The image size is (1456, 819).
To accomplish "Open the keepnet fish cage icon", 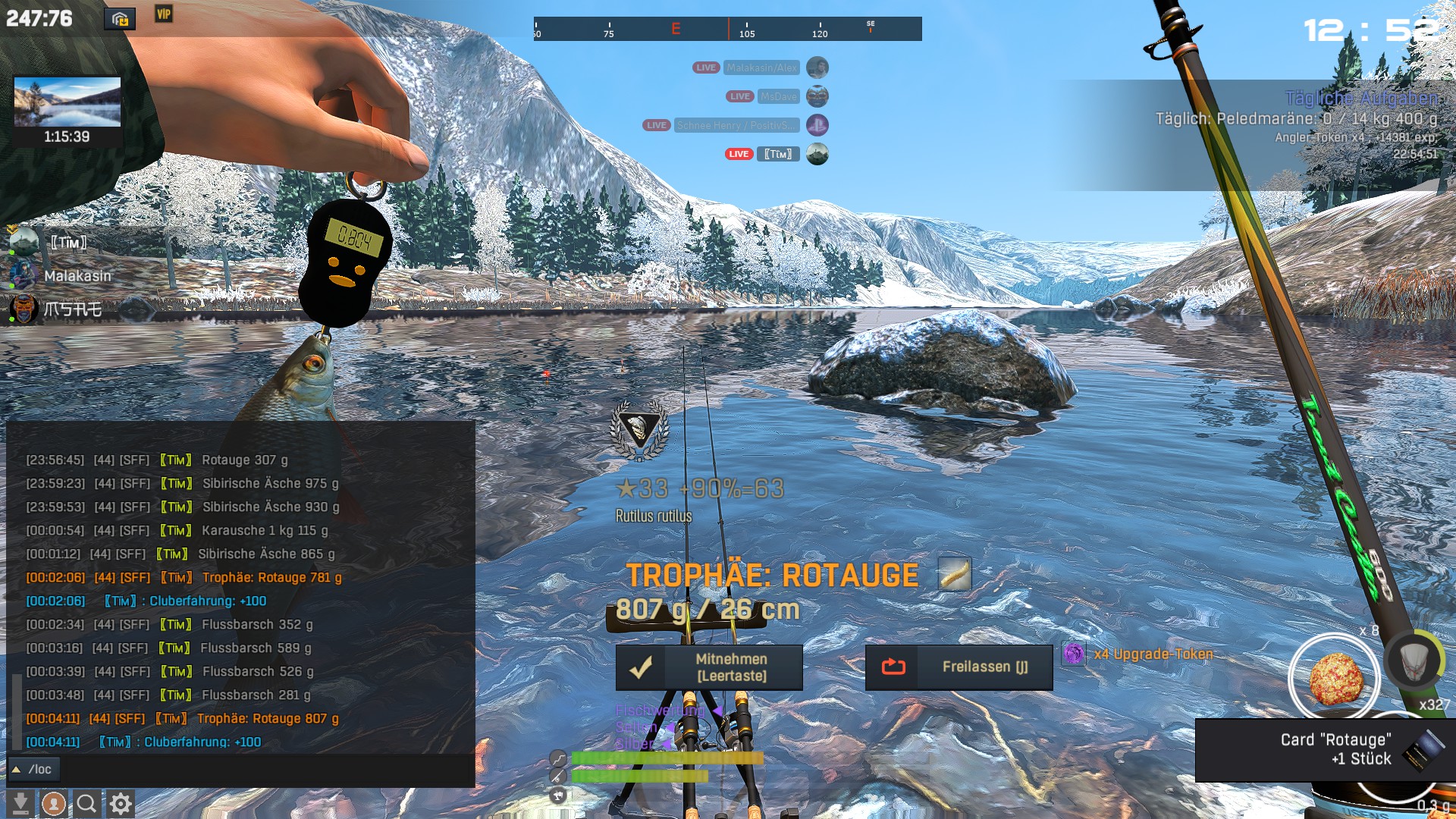I will (x=1415, y=661).
